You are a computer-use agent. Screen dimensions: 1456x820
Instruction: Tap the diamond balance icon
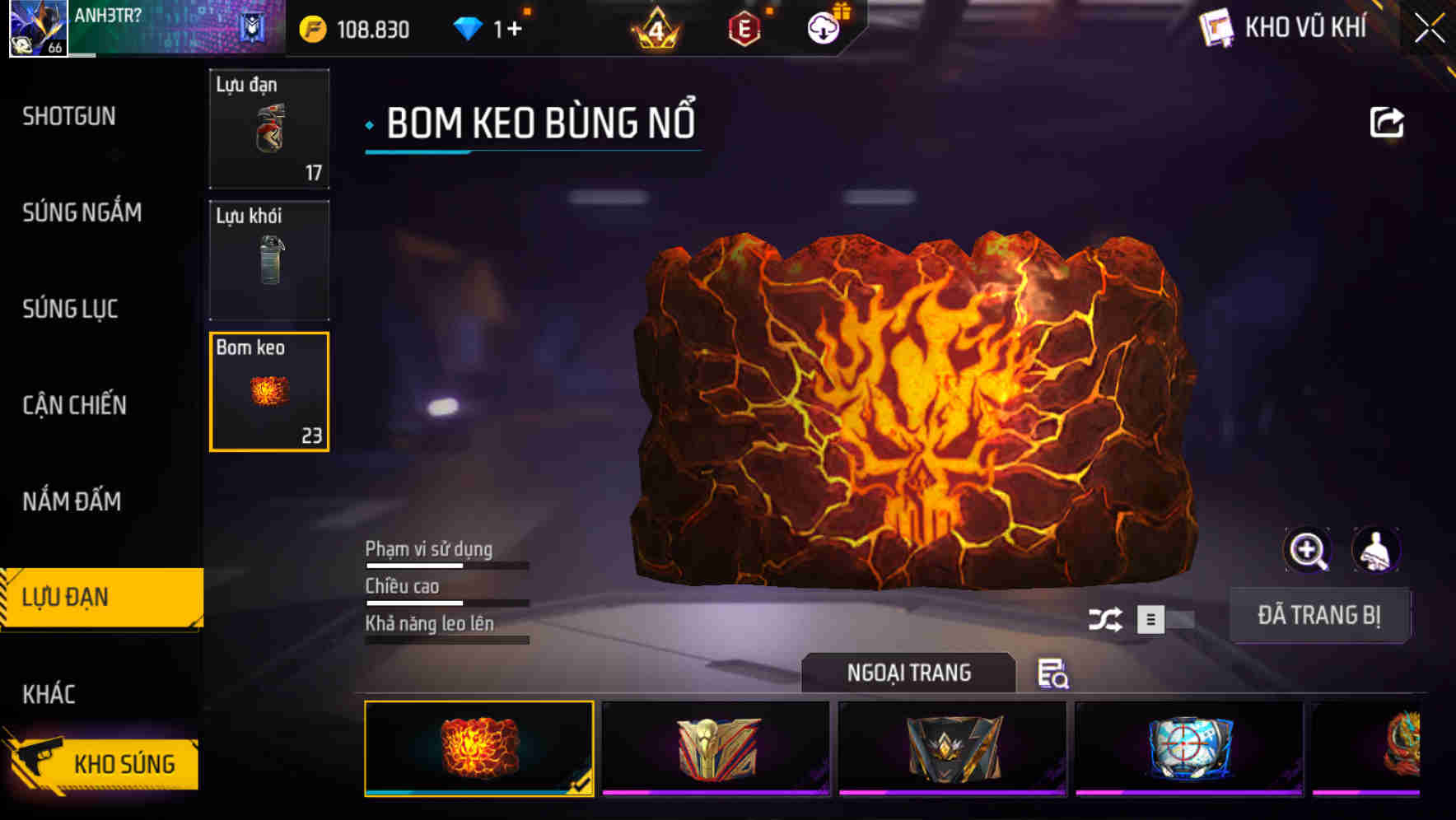(468, 27)
